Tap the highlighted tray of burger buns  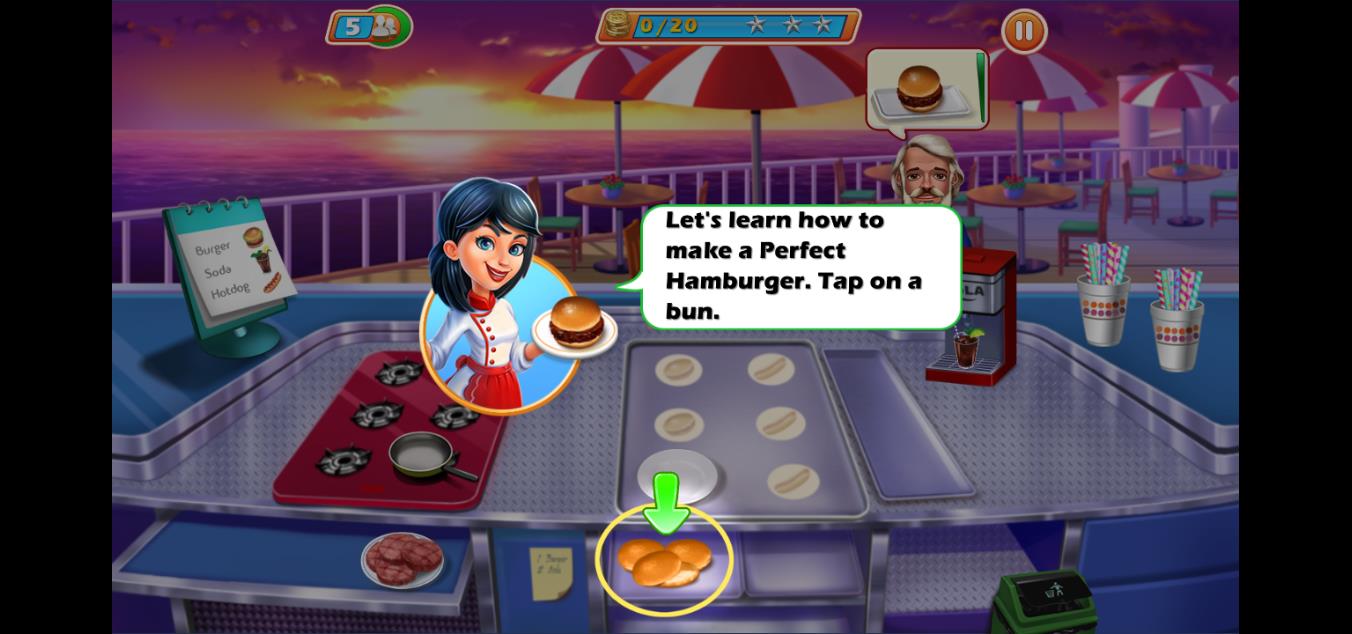click(664, 562)
